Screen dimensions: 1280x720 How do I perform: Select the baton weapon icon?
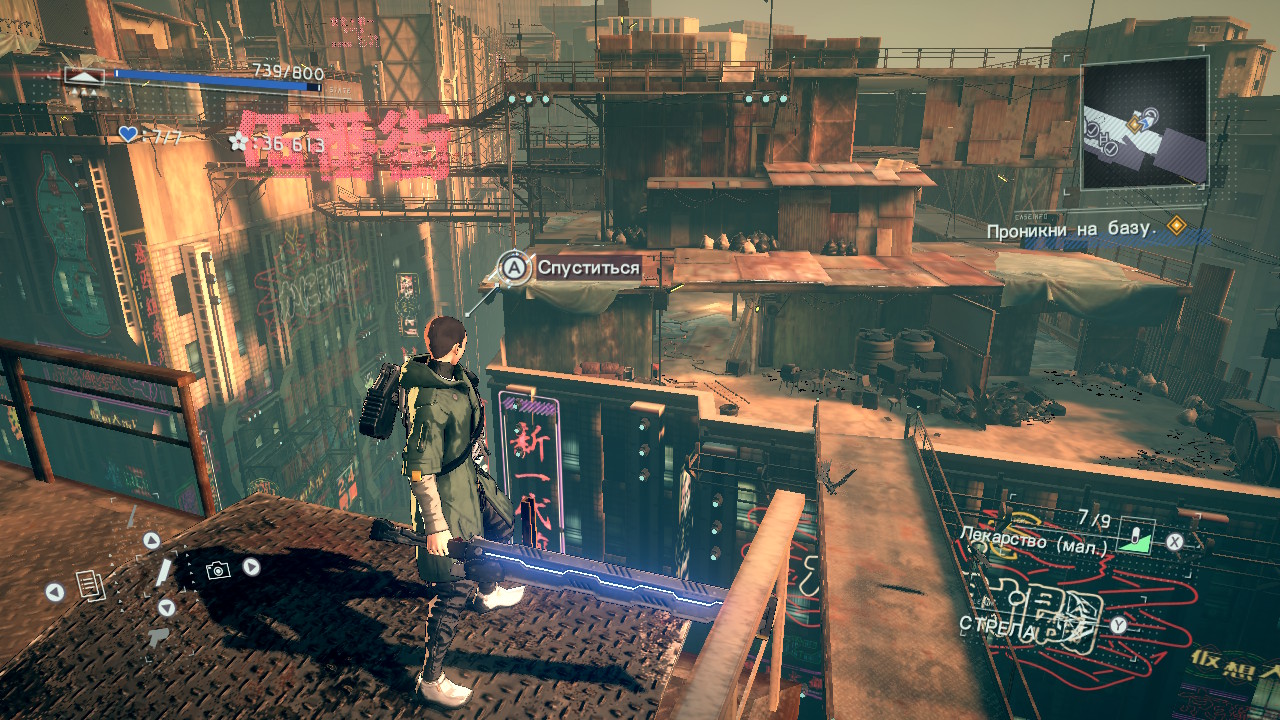pyautogui.click(x=163, y=572)
